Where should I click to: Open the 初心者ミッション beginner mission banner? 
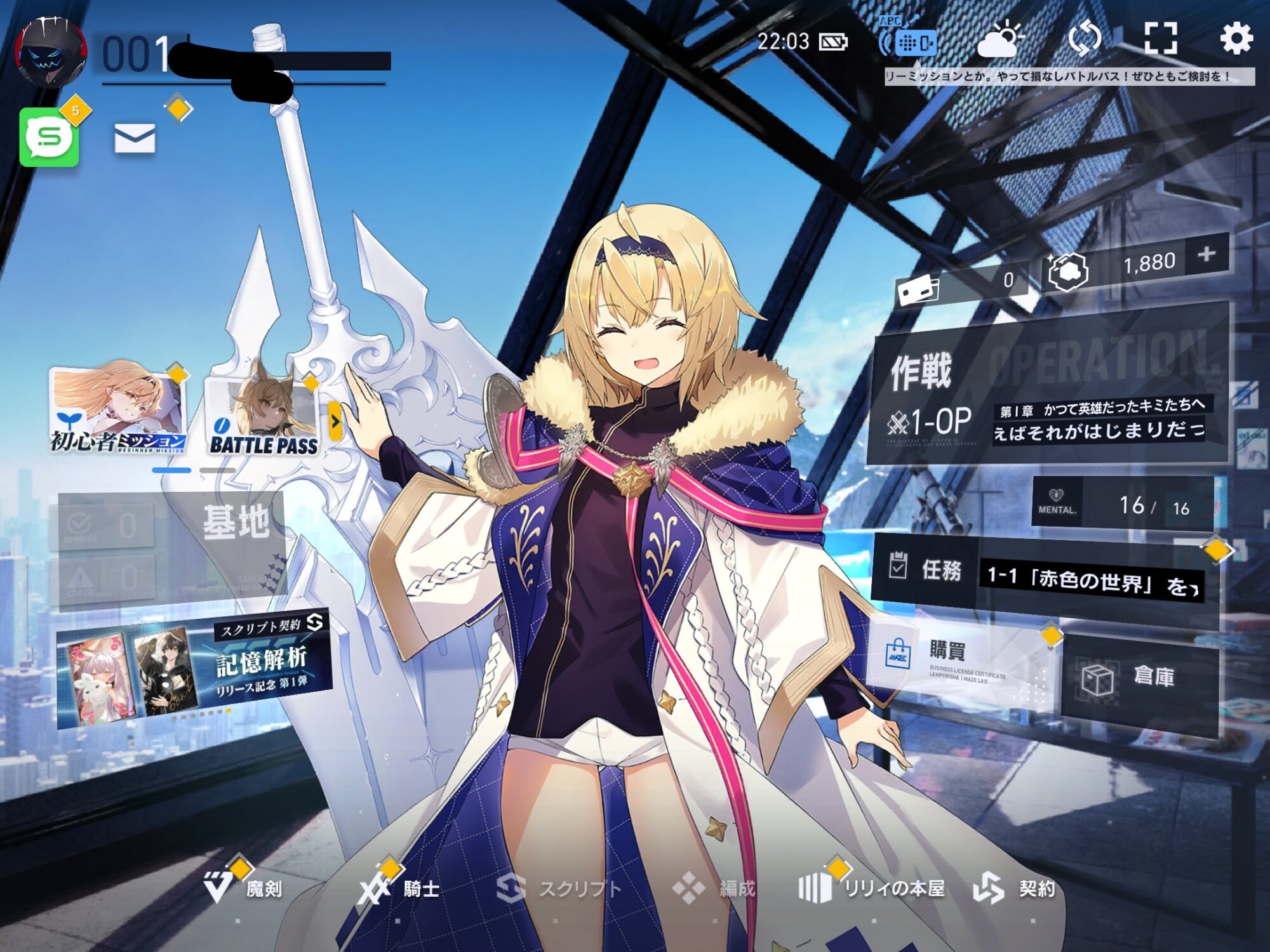[x=118, y=410]
